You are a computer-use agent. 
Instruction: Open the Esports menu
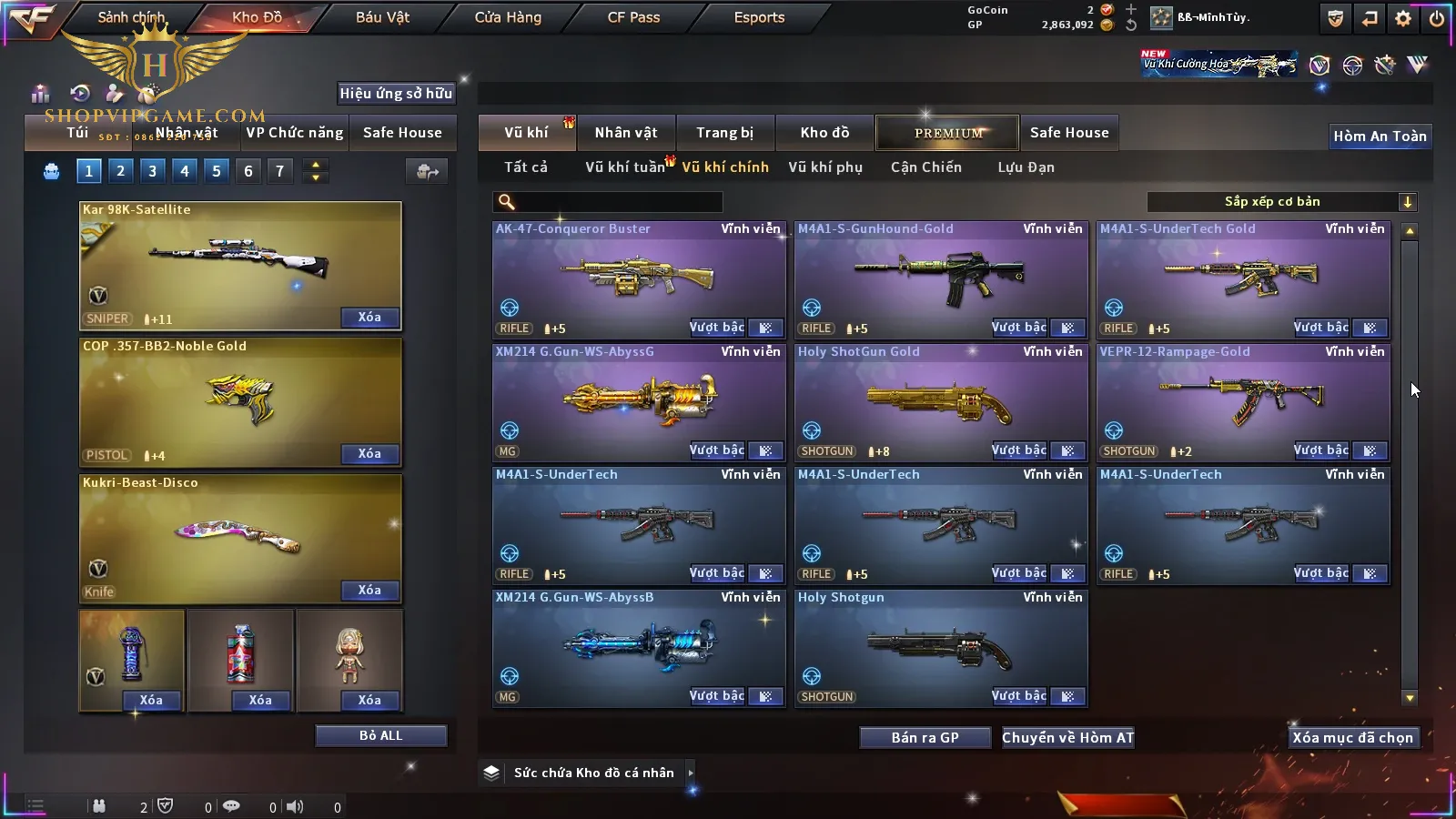point(759,17)
